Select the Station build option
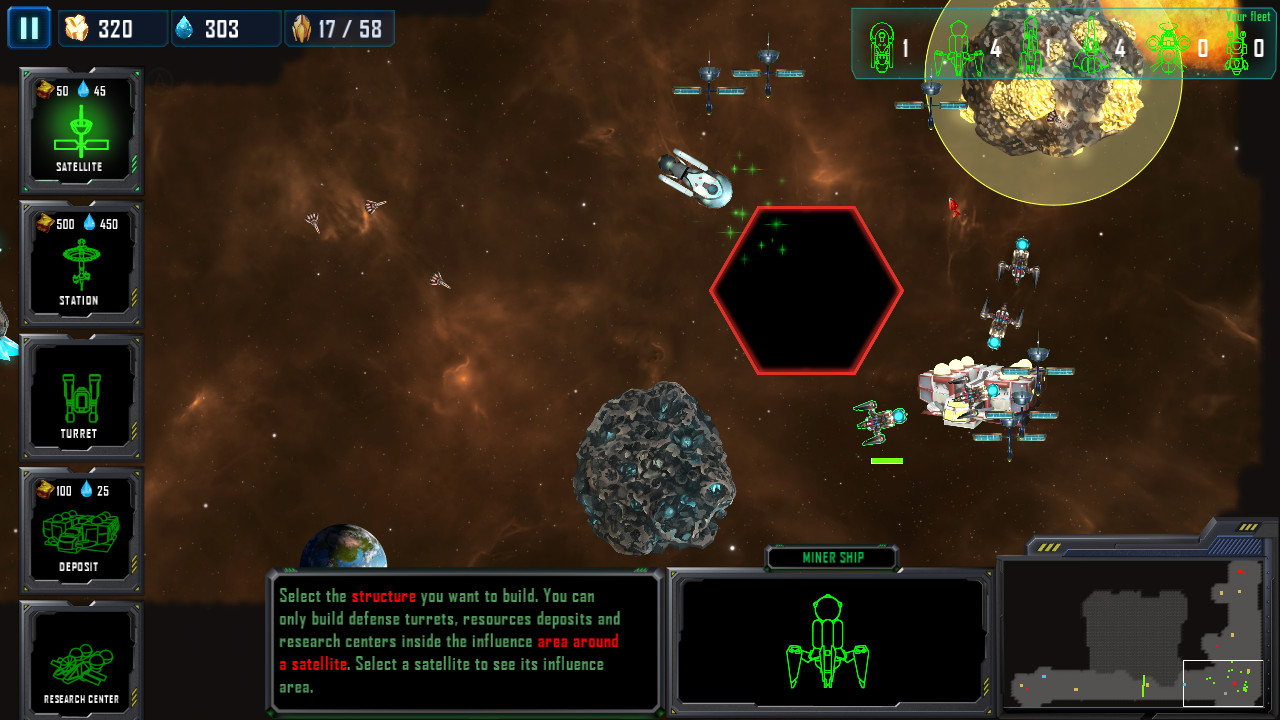 tap(81, 263)
